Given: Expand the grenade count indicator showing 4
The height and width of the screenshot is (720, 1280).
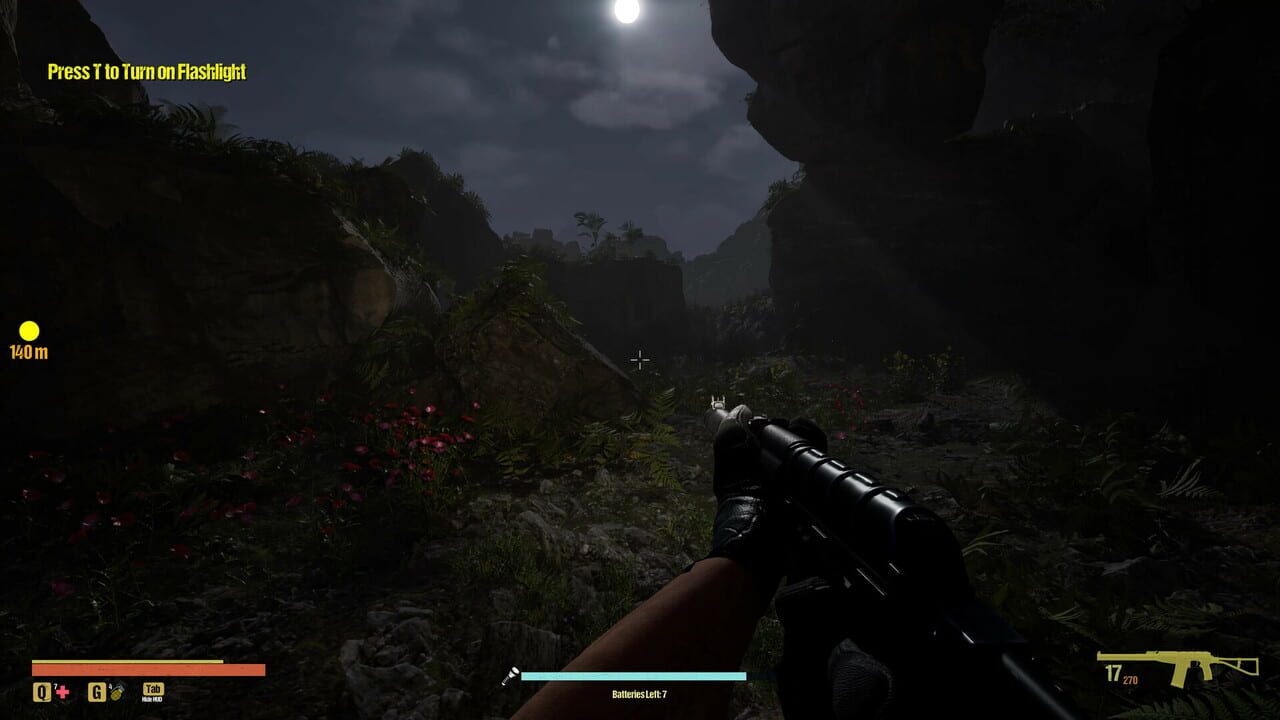Looking at the screenshot, I should pos(109,684).
